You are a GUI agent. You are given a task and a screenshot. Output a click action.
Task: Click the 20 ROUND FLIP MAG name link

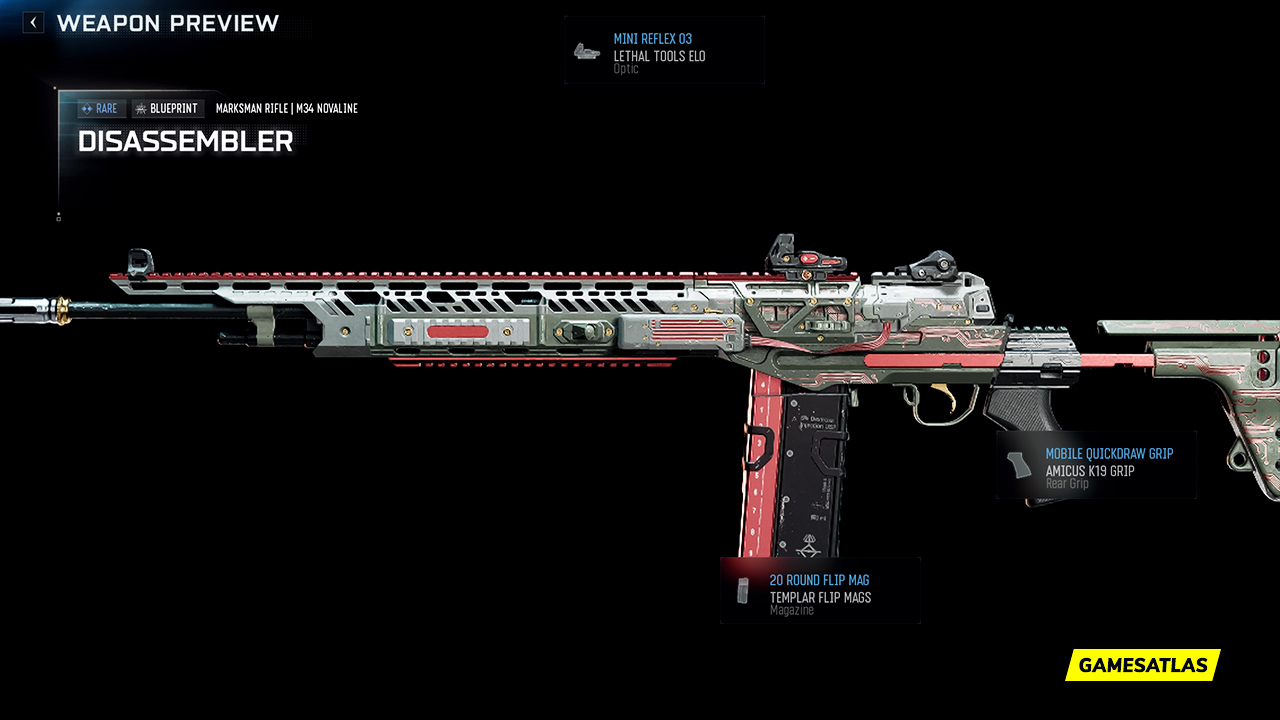819,580
